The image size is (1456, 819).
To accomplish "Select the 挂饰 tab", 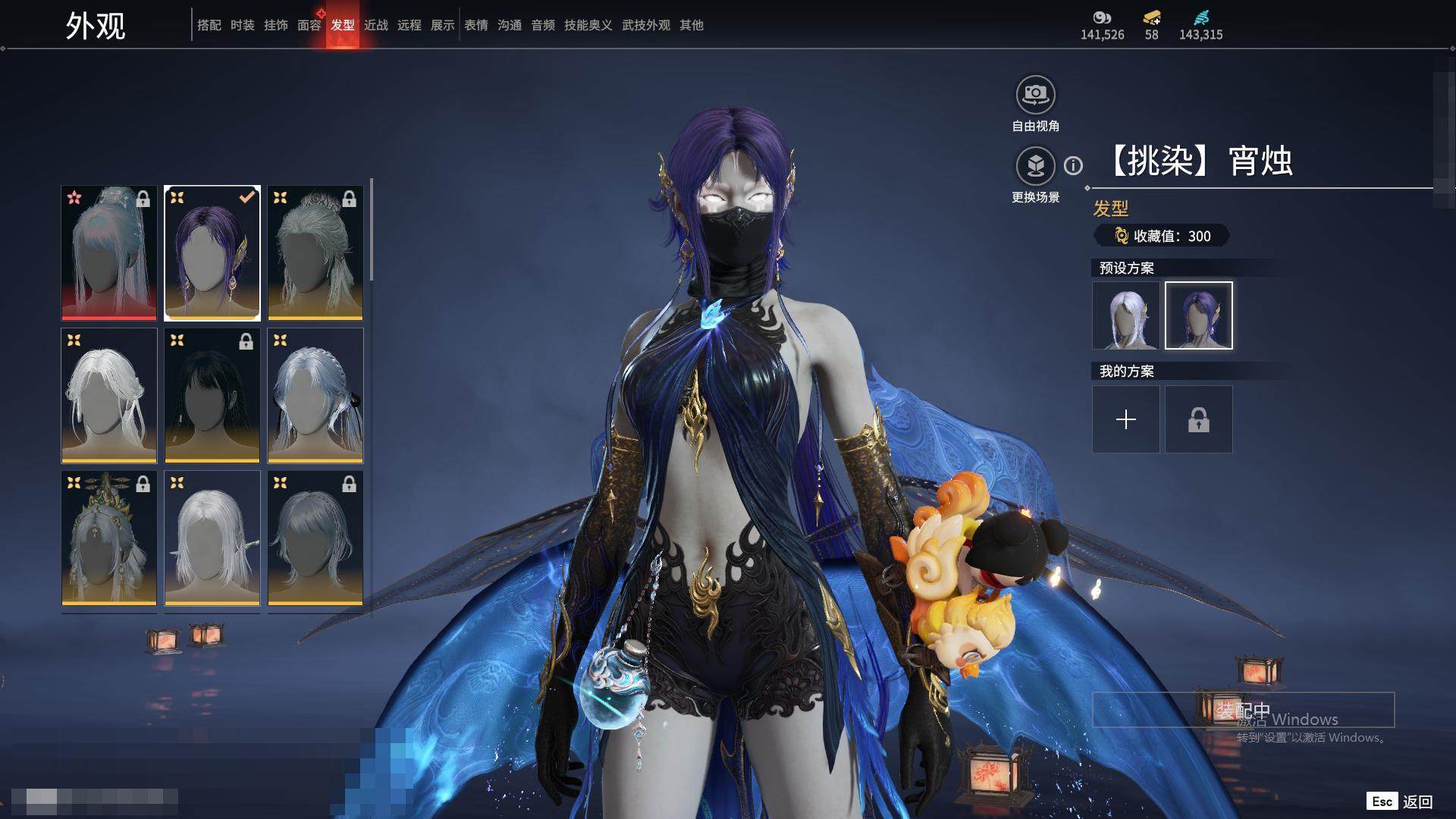I will tap(275, 25).
